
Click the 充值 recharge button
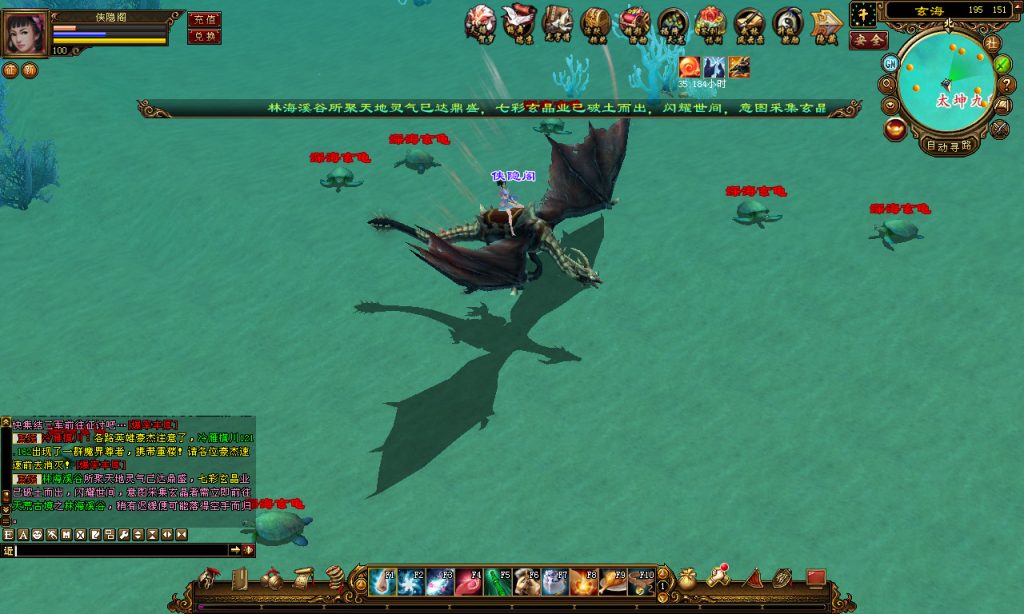coord(204,20)
